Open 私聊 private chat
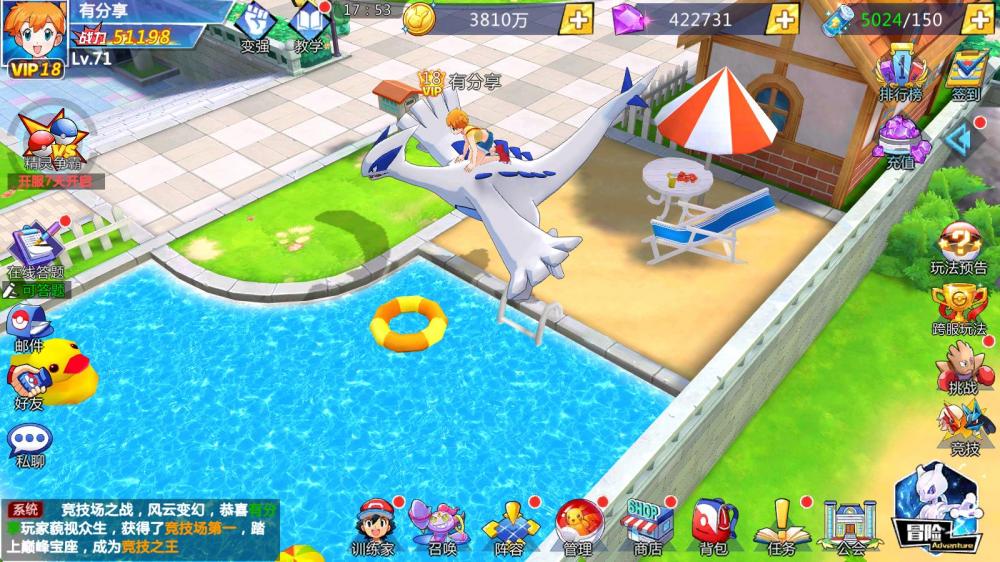The image size is (1000, 562). point(30,443)
